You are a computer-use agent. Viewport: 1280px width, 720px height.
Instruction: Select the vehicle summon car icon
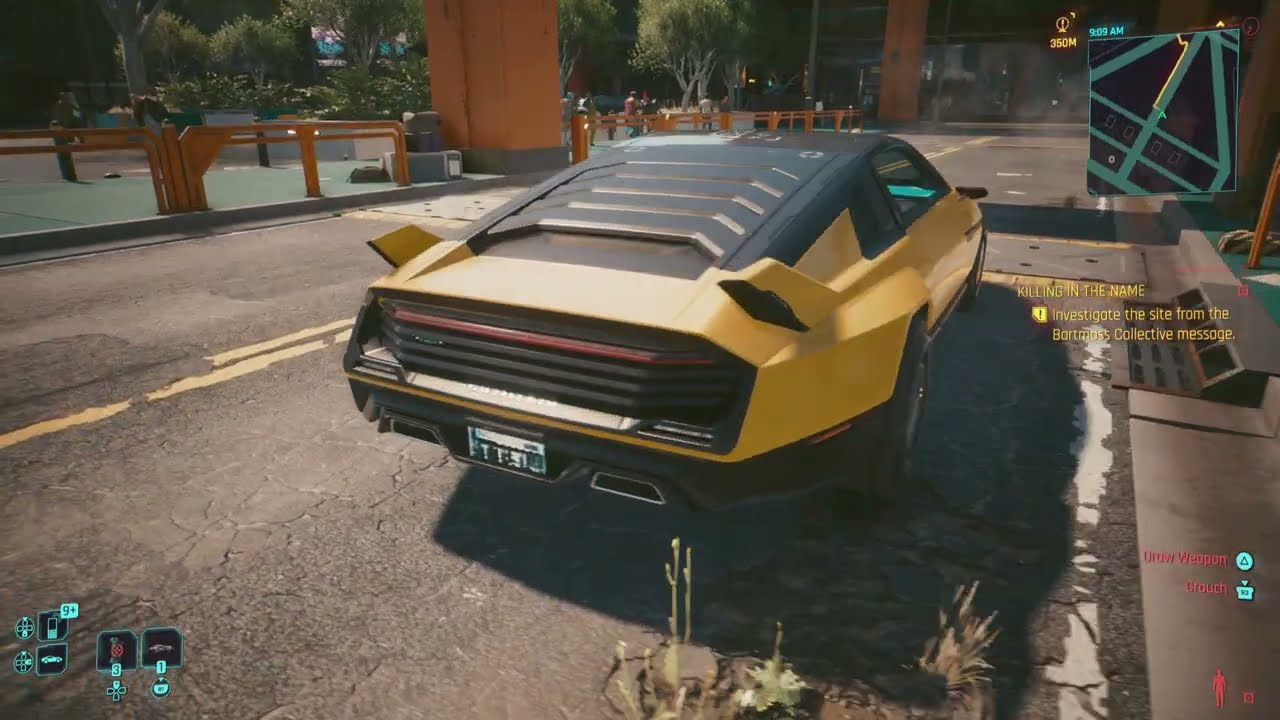(50, 658)
